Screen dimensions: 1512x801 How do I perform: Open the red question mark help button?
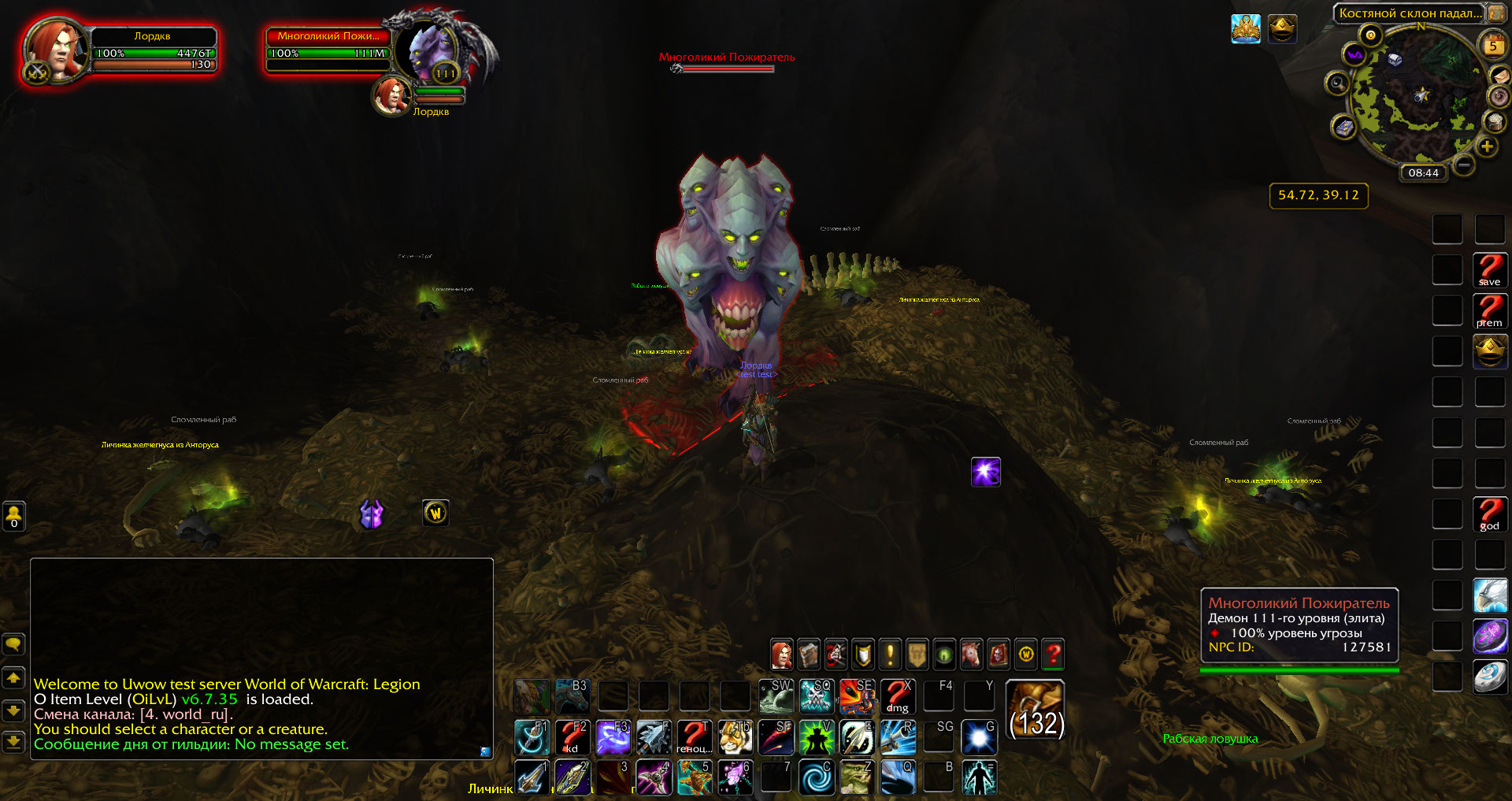coord(1053,654)
